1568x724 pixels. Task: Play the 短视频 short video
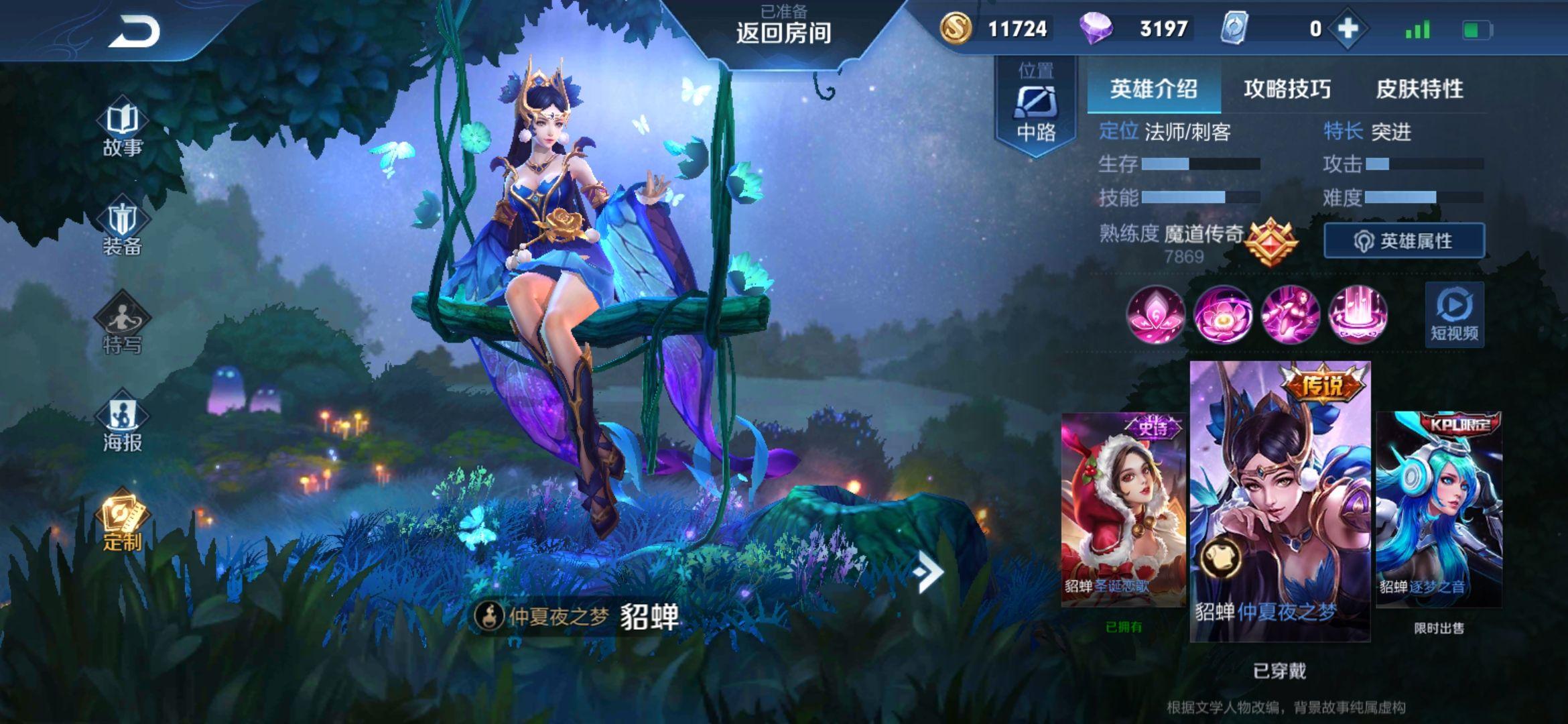tap(1454, 315)
